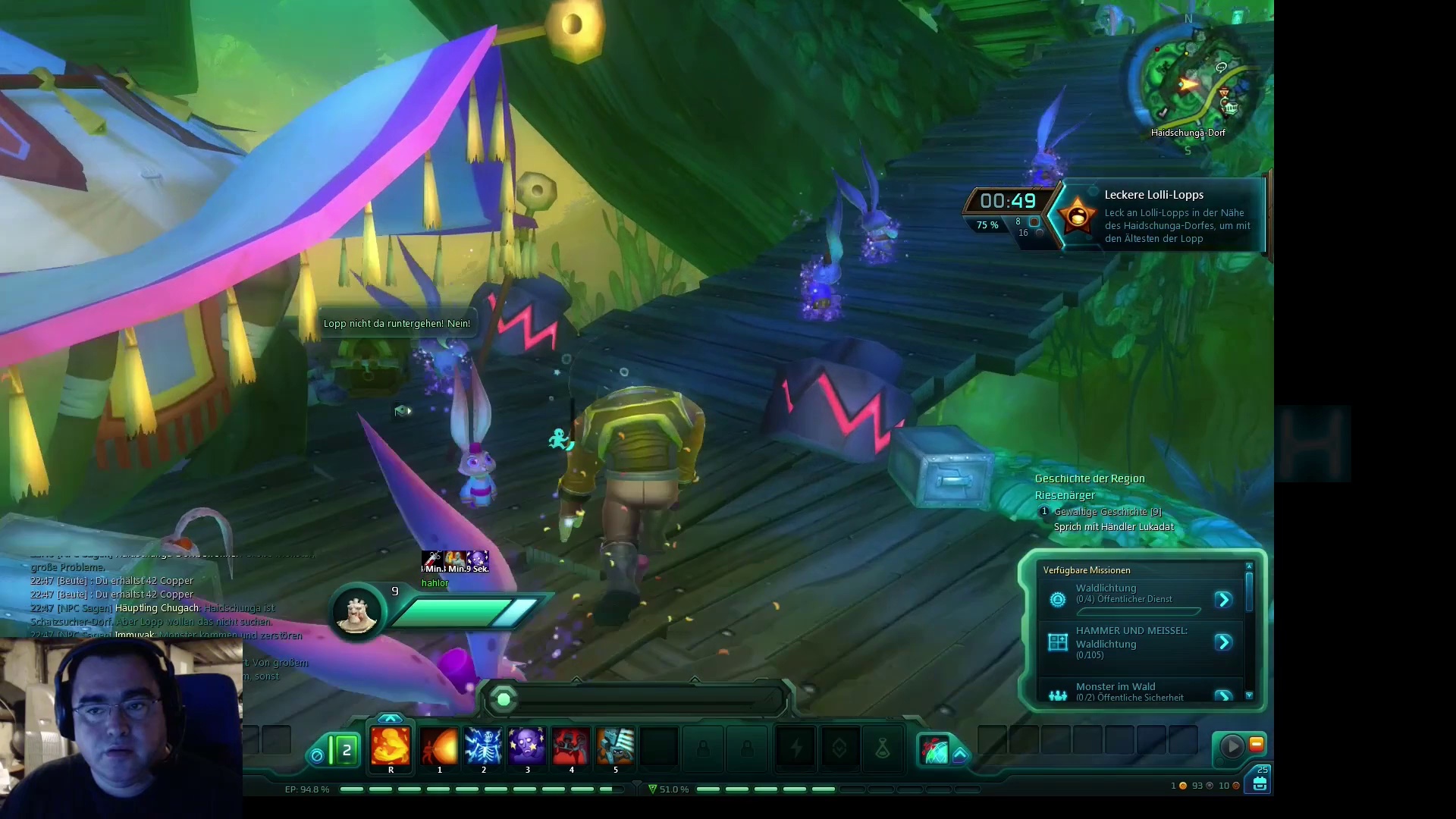The width and height of the screenshot is (1456, 819).
Task: Activate the red bots ability in slot 4
Action: point(571,746)
